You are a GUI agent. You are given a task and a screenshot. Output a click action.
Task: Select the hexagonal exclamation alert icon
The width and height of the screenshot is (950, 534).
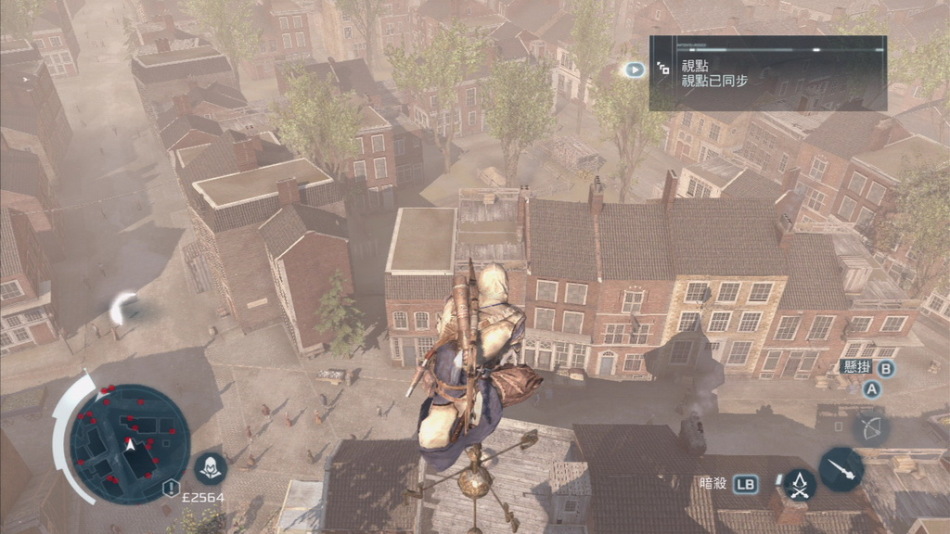pyautogui.click(x=171, y=489)
